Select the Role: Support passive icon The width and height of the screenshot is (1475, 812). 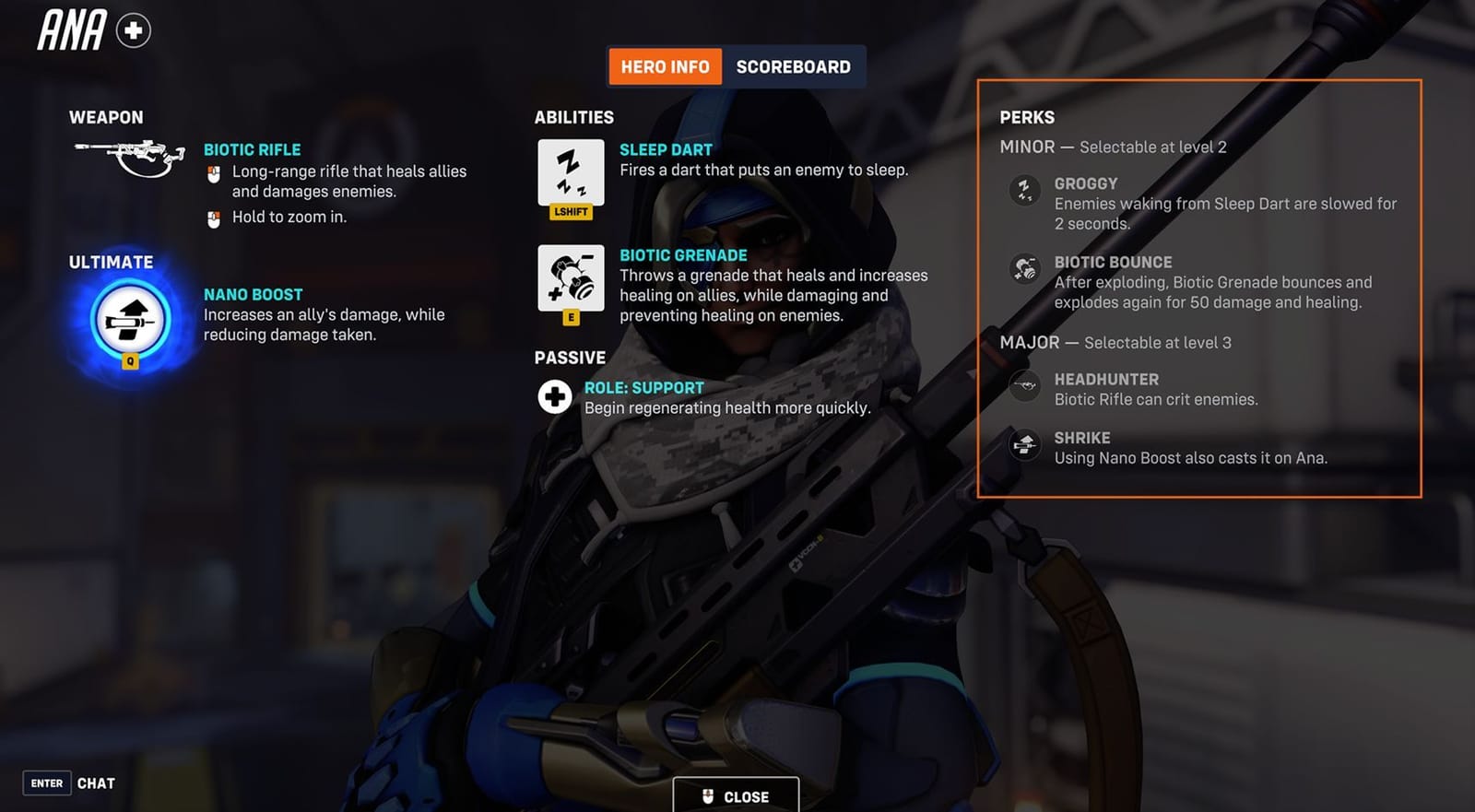553,397
